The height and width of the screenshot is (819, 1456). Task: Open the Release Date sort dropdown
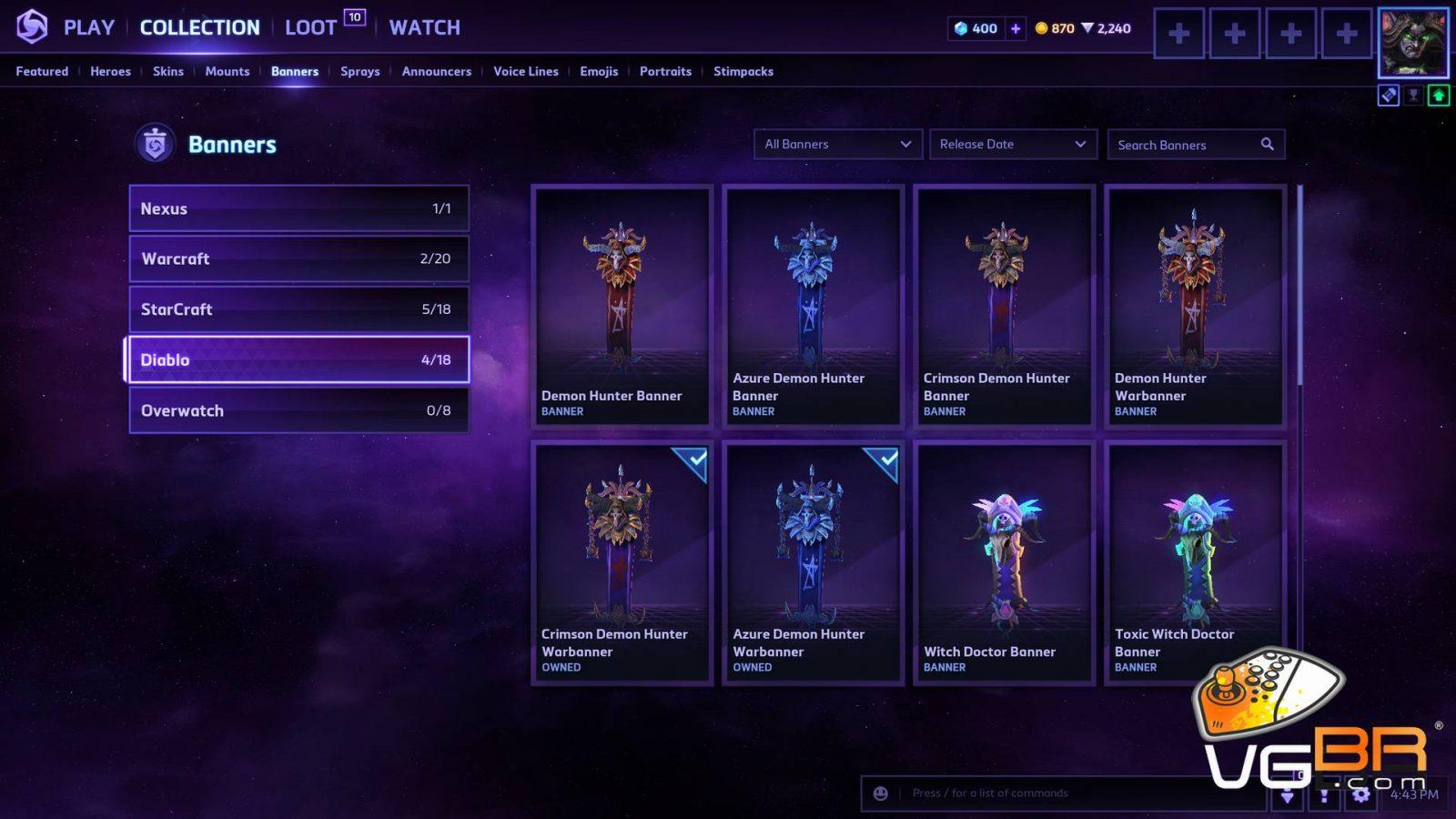pos(1012,144)
